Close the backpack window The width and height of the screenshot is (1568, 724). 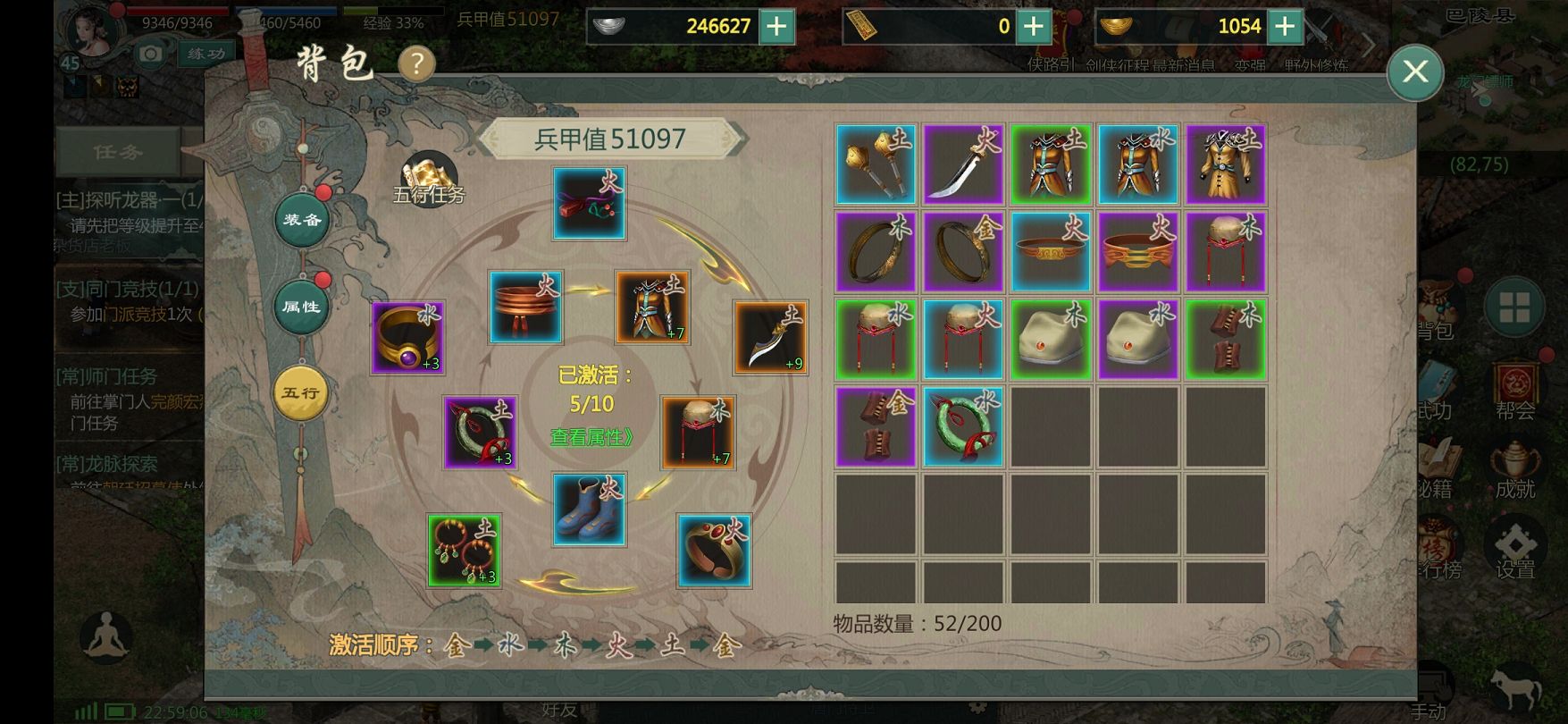pos(1415,72)
